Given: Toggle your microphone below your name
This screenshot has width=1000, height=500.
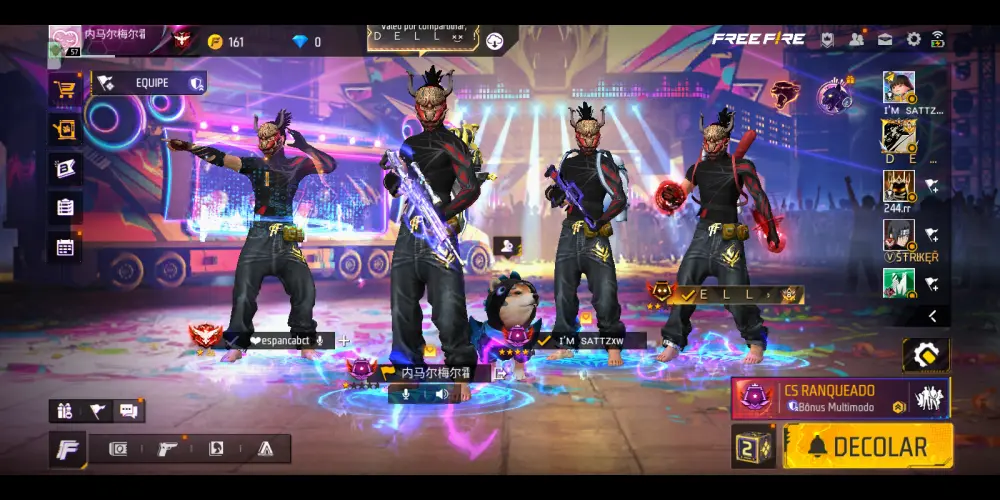Looking at the screenshot, I should coord(407,394).
